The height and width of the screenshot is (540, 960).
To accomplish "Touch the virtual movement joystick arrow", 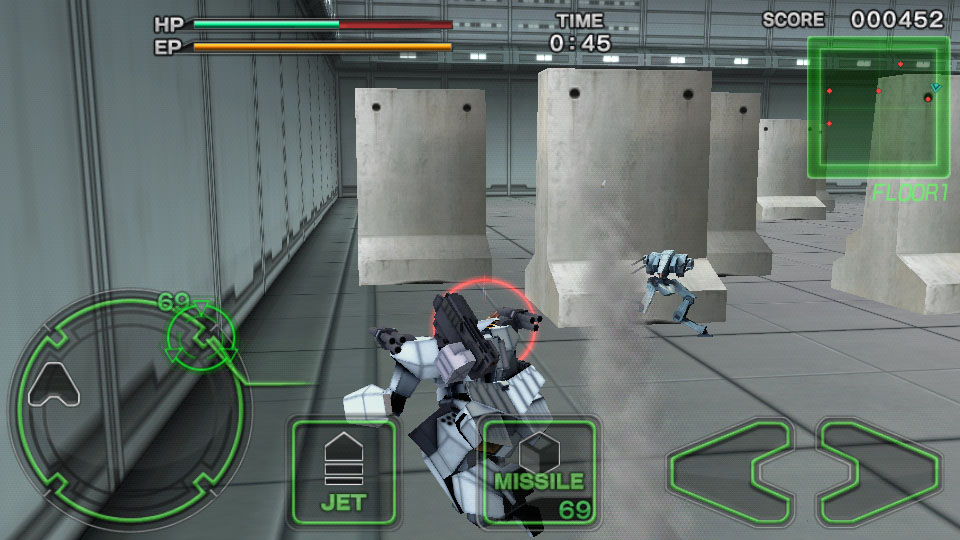I will coord(55,385).
